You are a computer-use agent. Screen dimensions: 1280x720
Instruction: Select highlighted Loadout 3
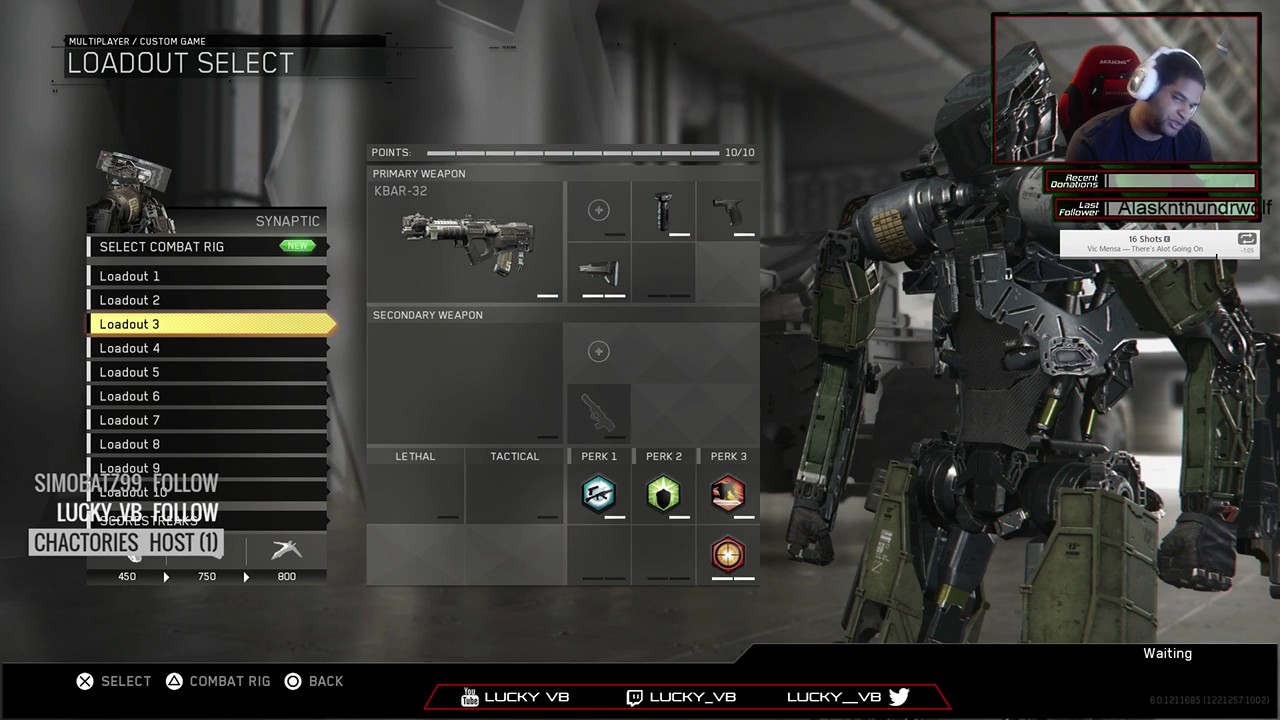207,324
